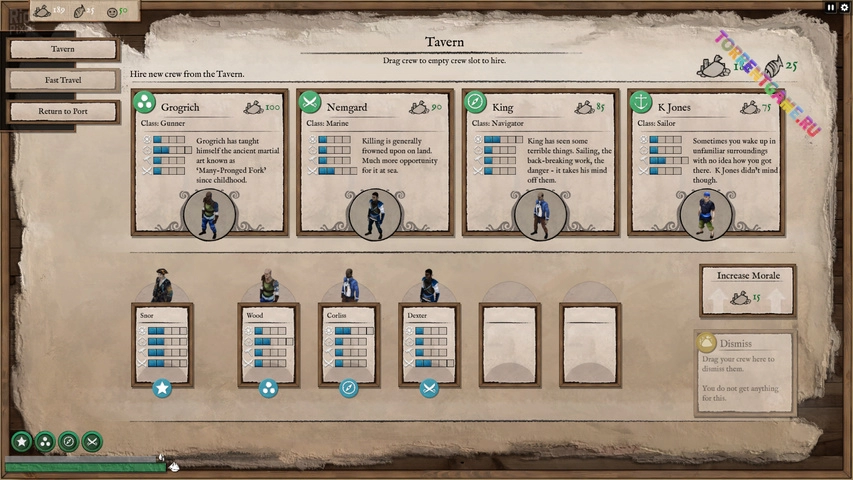Viewport: 853px width, 480px height.
Task: Open the Tavern menu entry
Action: tap(63, 49)
